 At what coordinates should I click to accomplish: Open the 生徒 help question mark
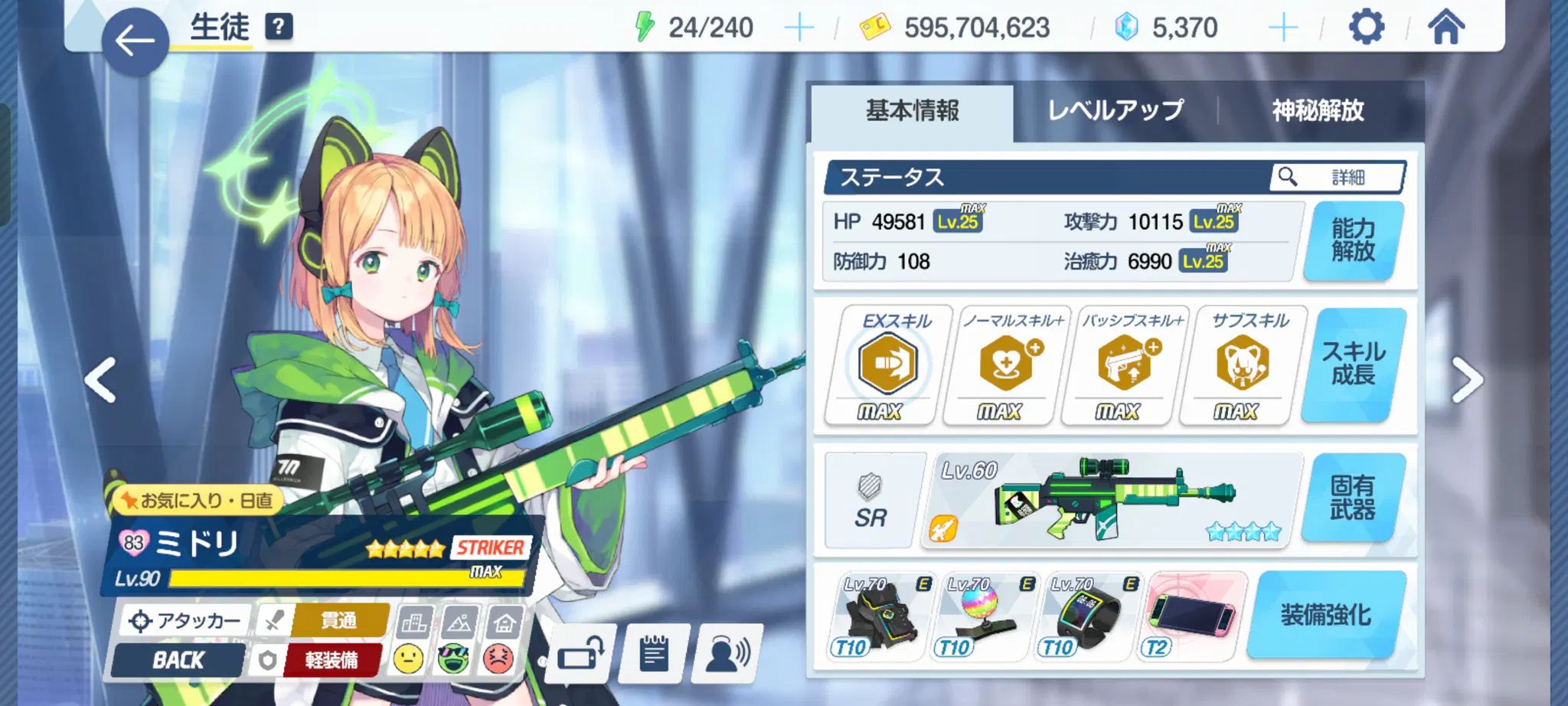point(279,27)
